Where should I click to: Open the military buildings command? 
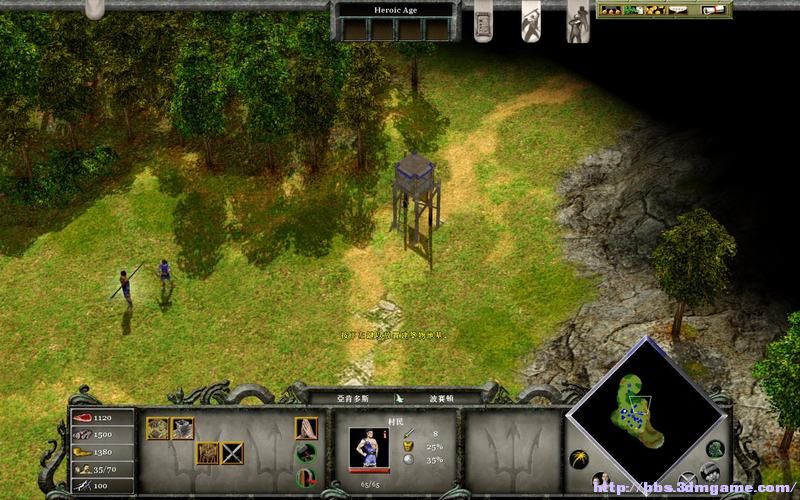(182, 428)
